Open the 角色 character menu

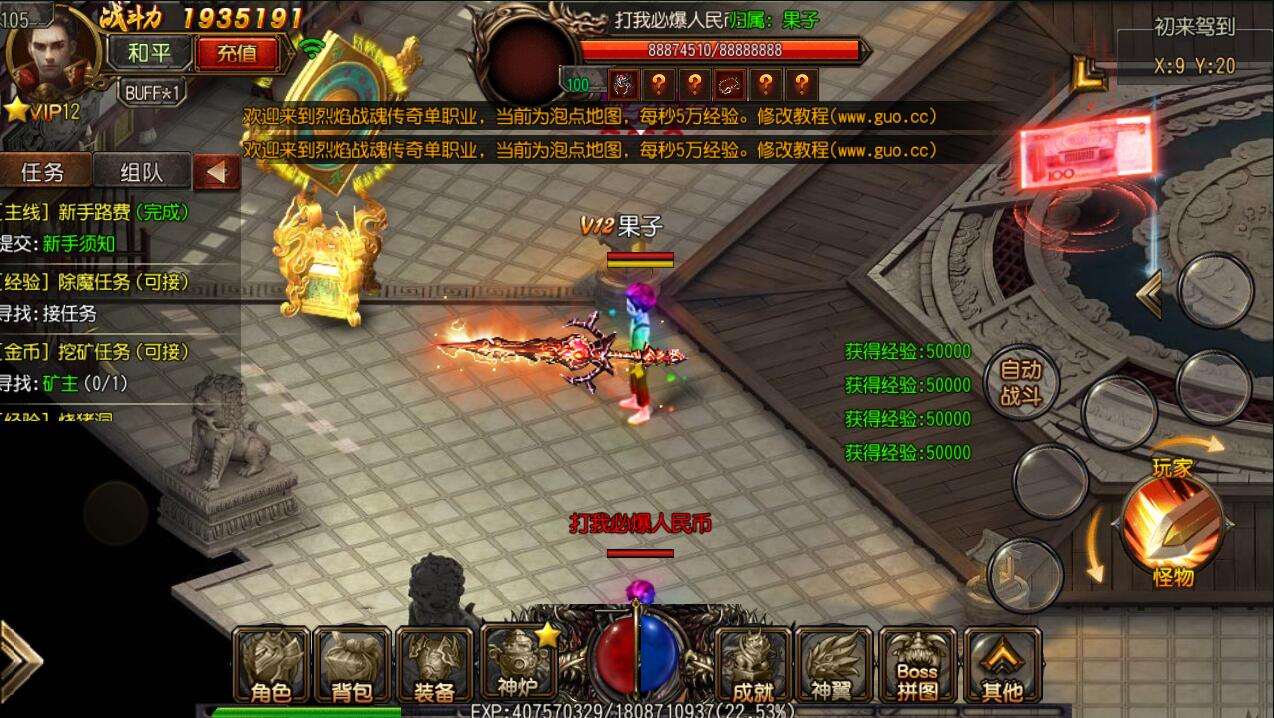click(270, 665)
